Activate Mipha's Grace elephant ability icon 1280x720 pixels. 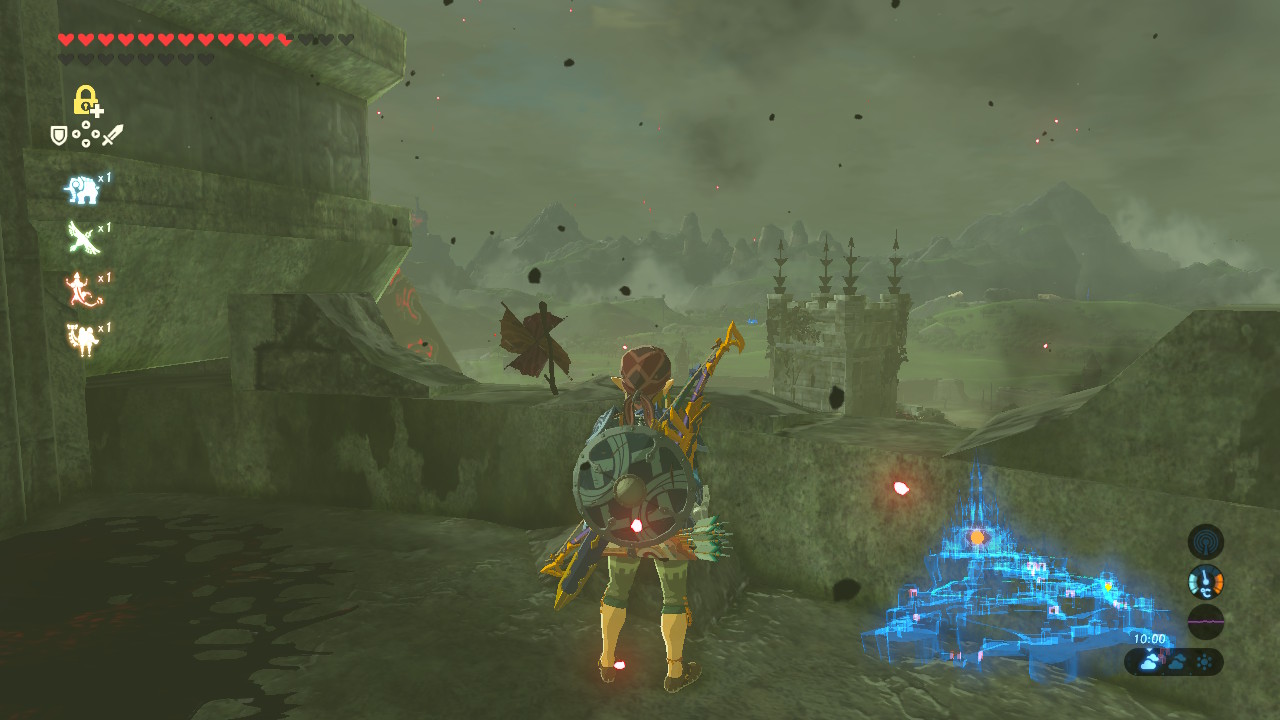click(x=82, y=188)
